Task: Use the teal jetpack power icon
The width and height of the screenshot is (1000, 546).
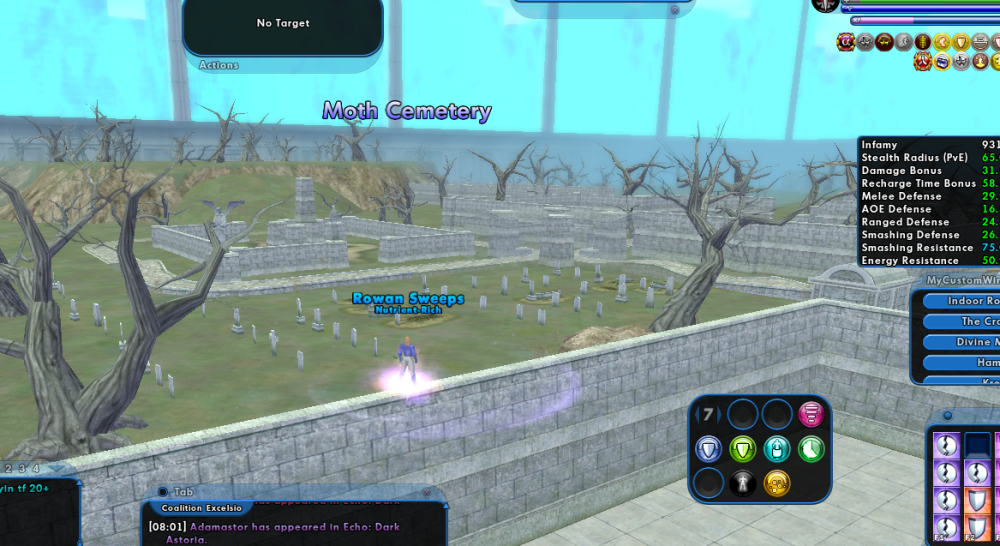Action: (x=777, y=449)
